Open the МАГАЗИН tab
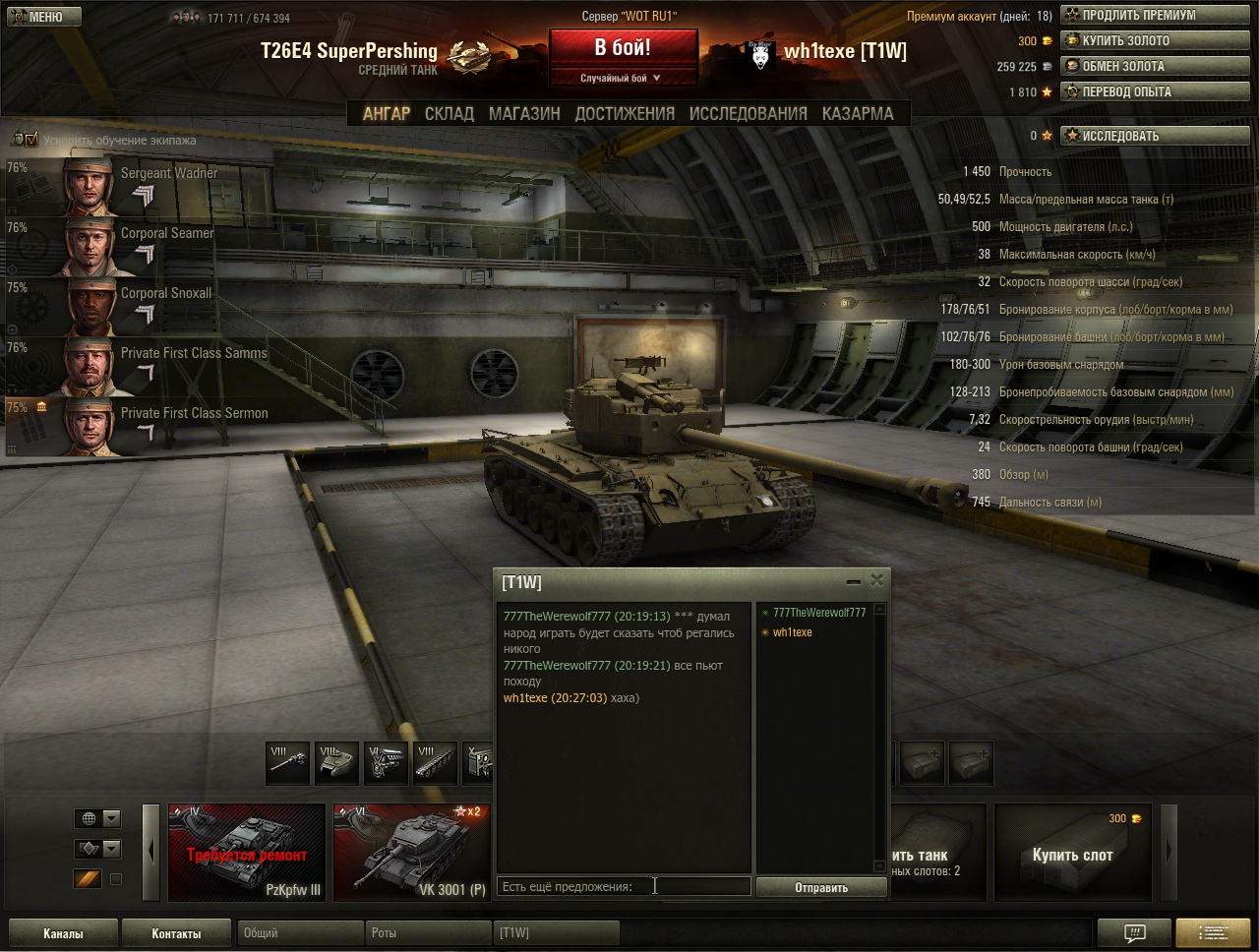The height and width of the screenshot is (952, 1259). pyautogui.click(x=524, y=114)
